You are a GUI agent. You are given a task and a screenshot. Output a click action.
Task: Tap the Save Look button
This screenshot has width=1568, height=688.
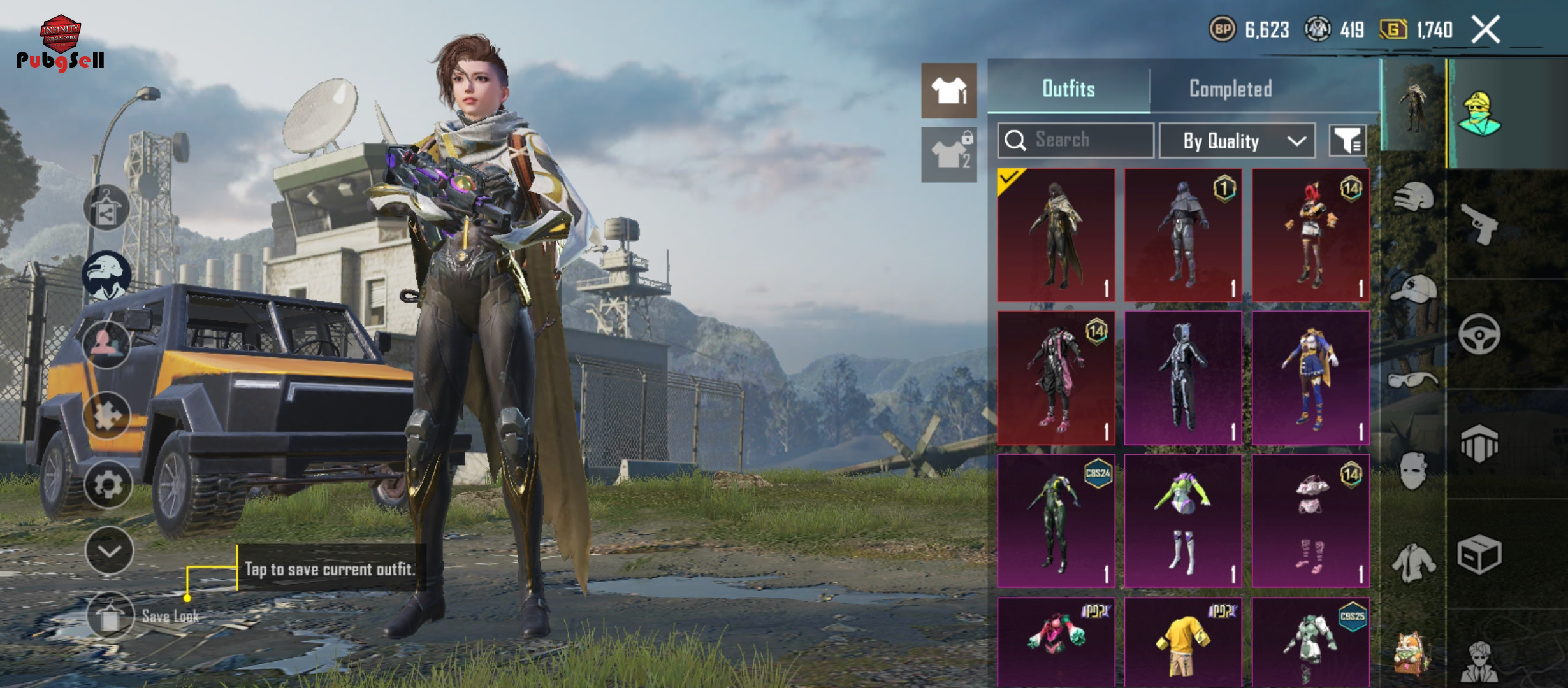pyautogui.click(x=110, y=616)
